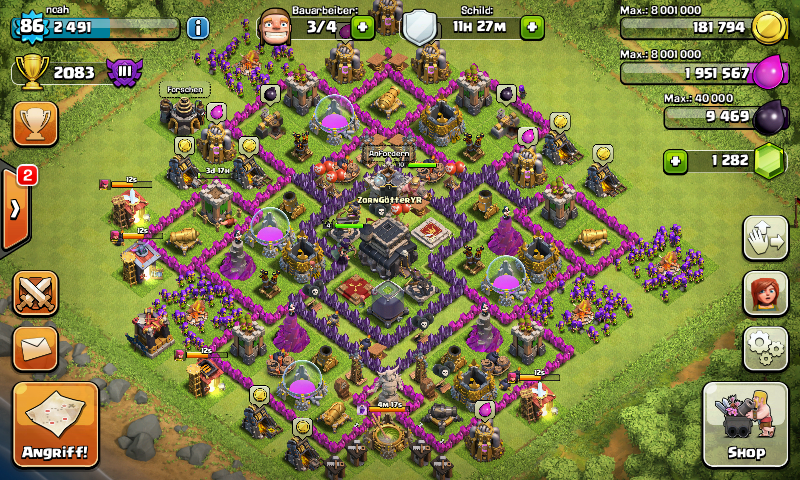Tap the gold coin resource icon
Image resolution: width=800 pixels, height=480 pixels.
click(x=765, y=27)
